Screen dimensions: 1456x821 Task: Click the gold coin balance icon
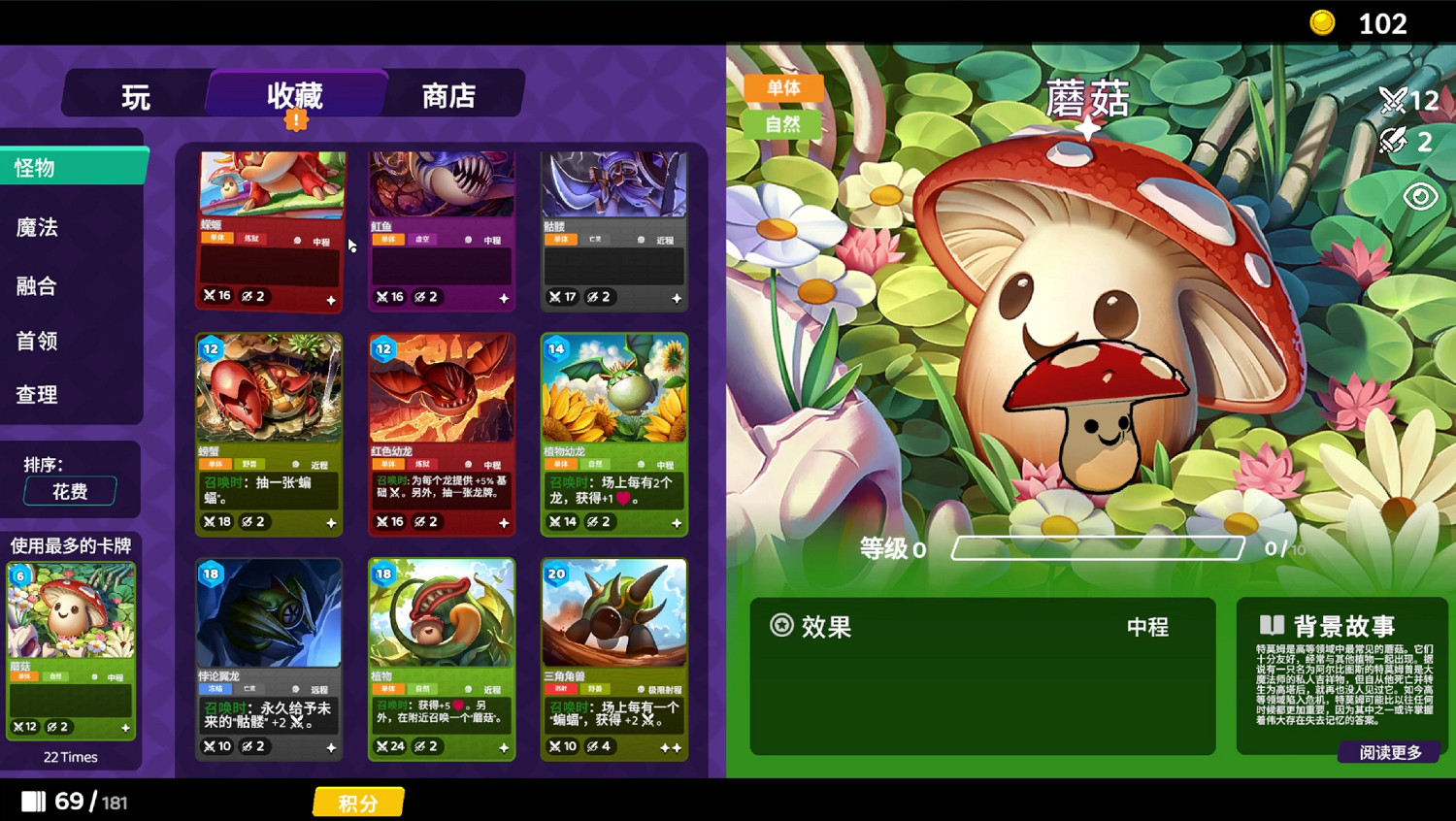click(1321, 22)
